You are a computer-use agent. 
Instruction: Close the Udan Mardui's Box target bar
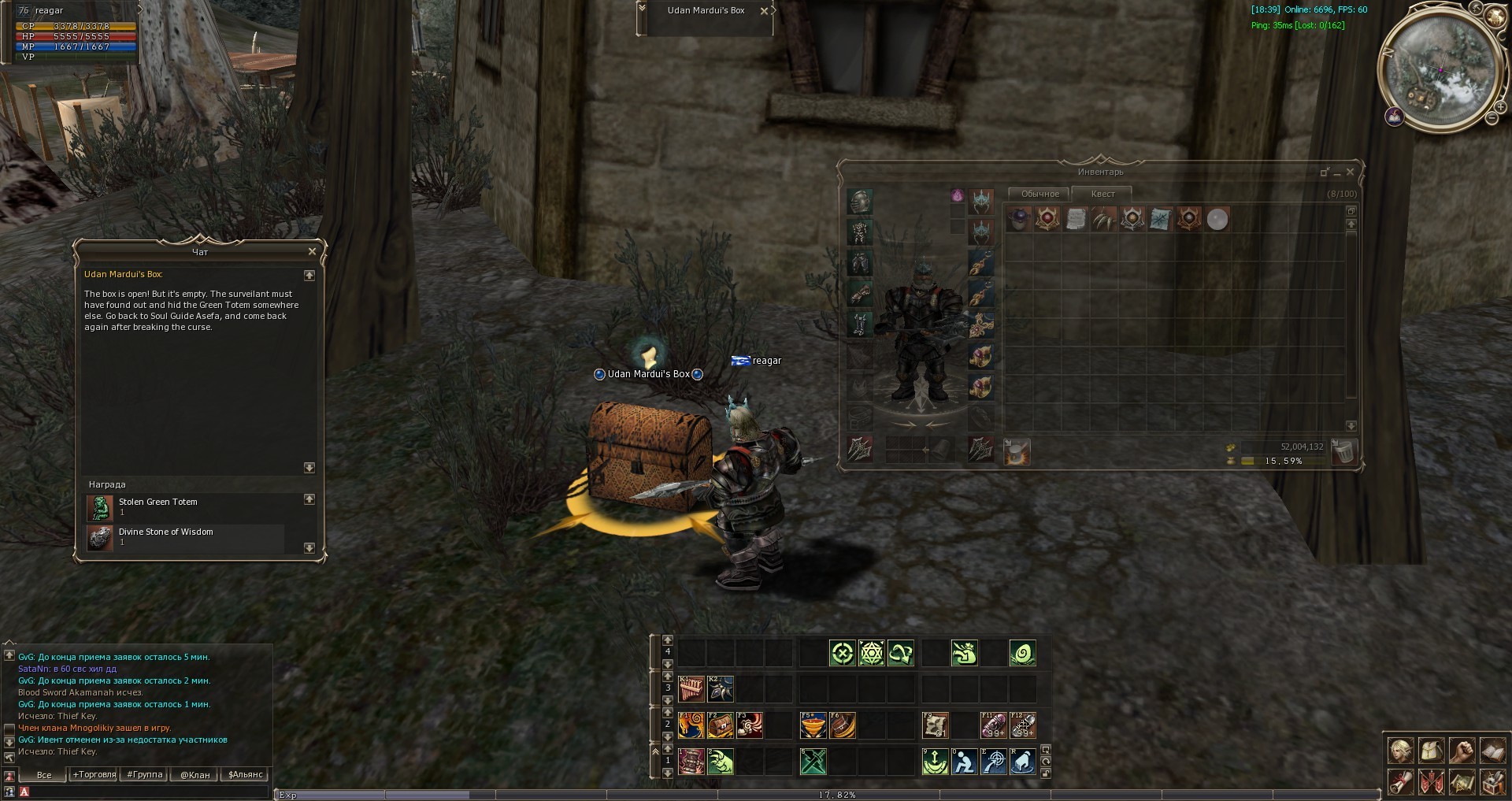click(764, 11)
